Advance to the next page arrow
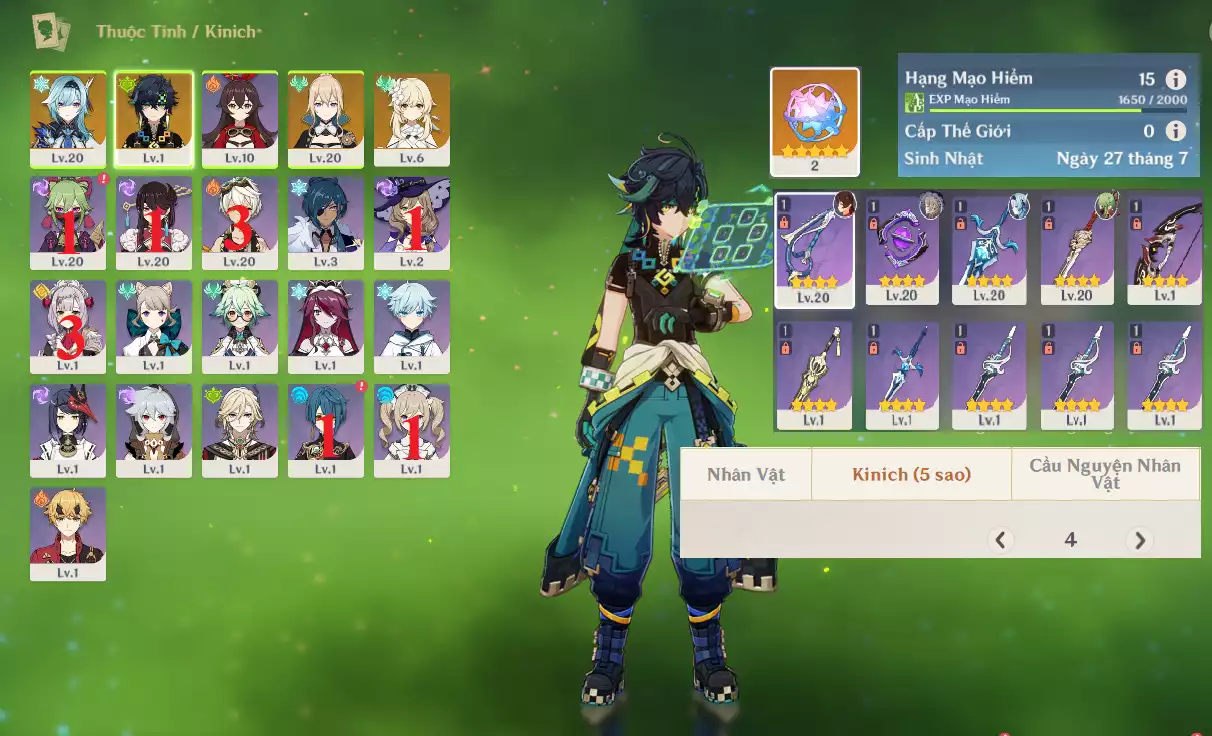The image size is (1212, 736). [1139, 540]
